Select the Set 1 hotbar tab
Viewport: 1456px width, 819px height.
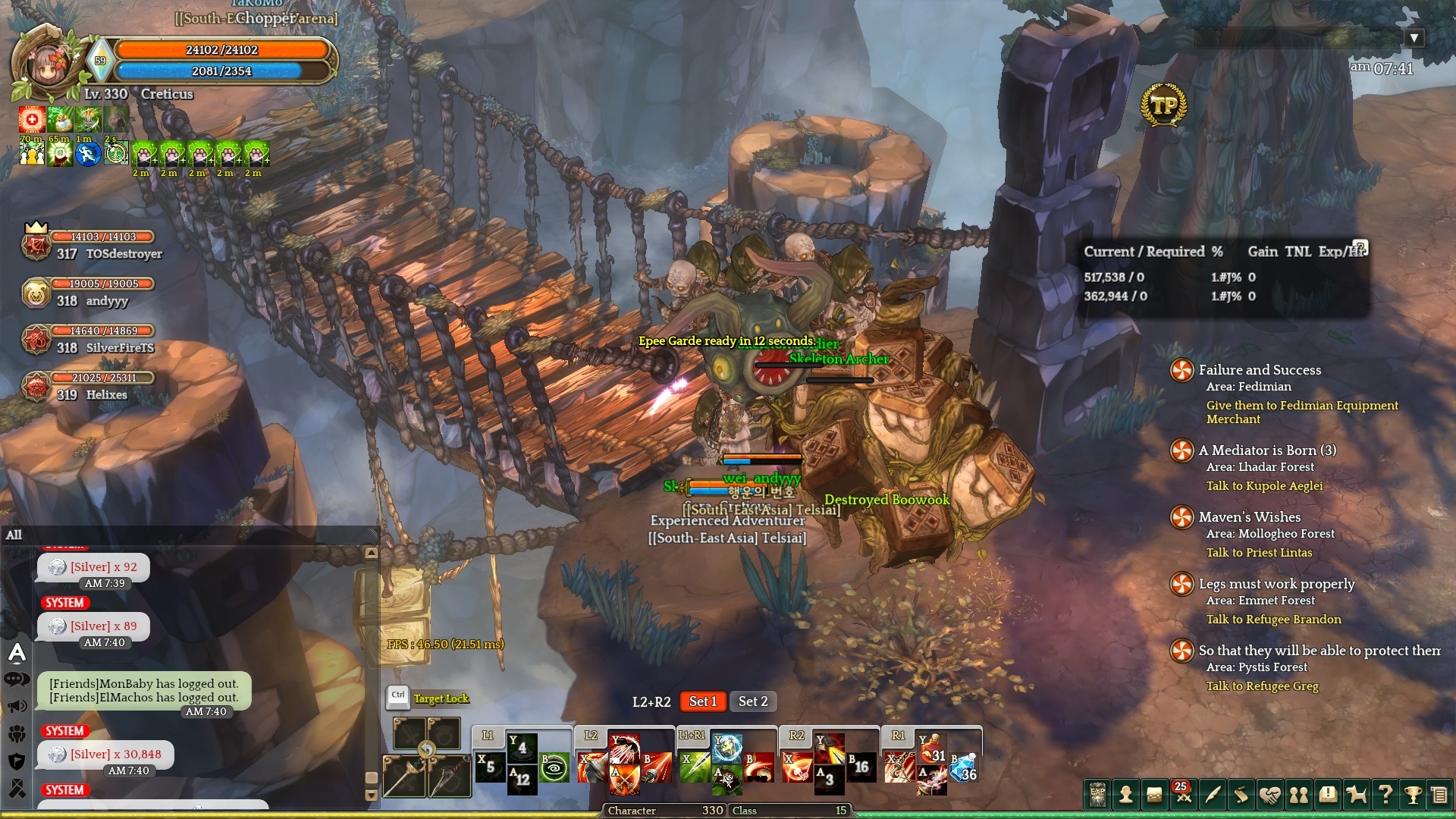(702, 701)
